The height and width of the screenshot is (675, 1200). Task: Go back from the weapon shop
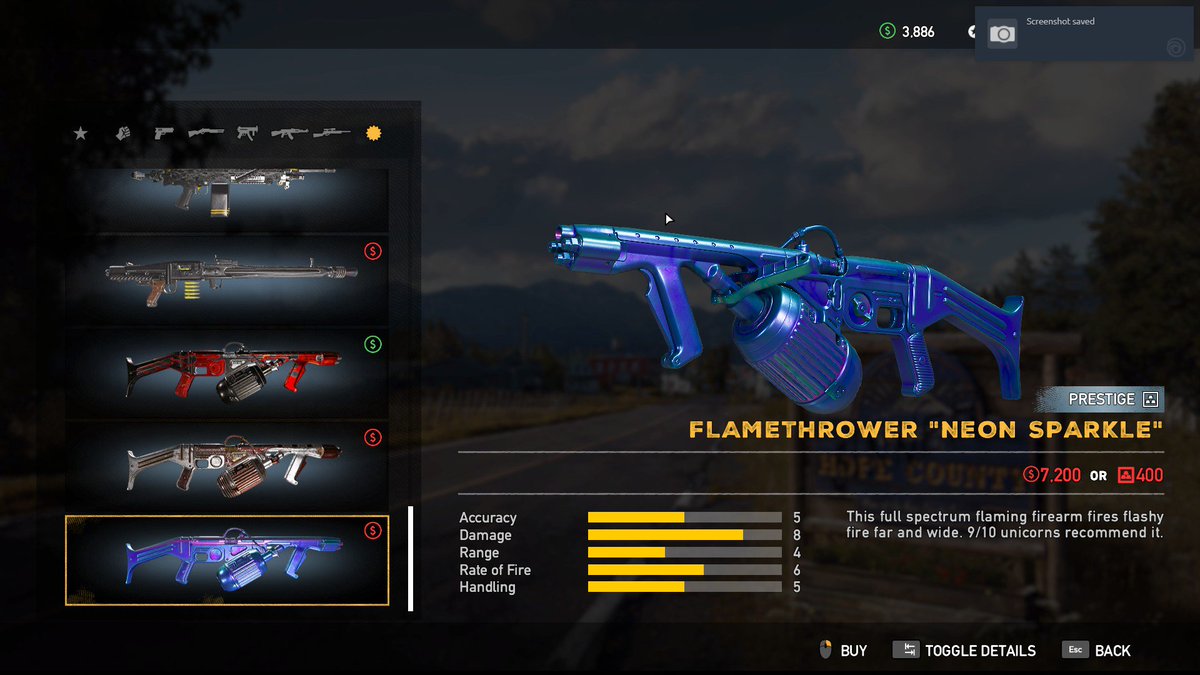1097,651
